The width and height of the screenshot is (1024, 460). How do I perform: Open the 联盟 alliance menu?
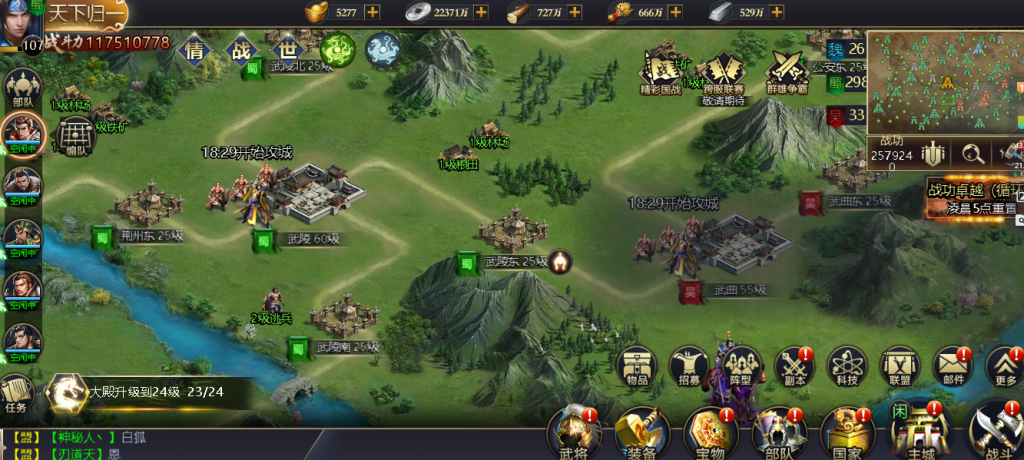[899, 367]
